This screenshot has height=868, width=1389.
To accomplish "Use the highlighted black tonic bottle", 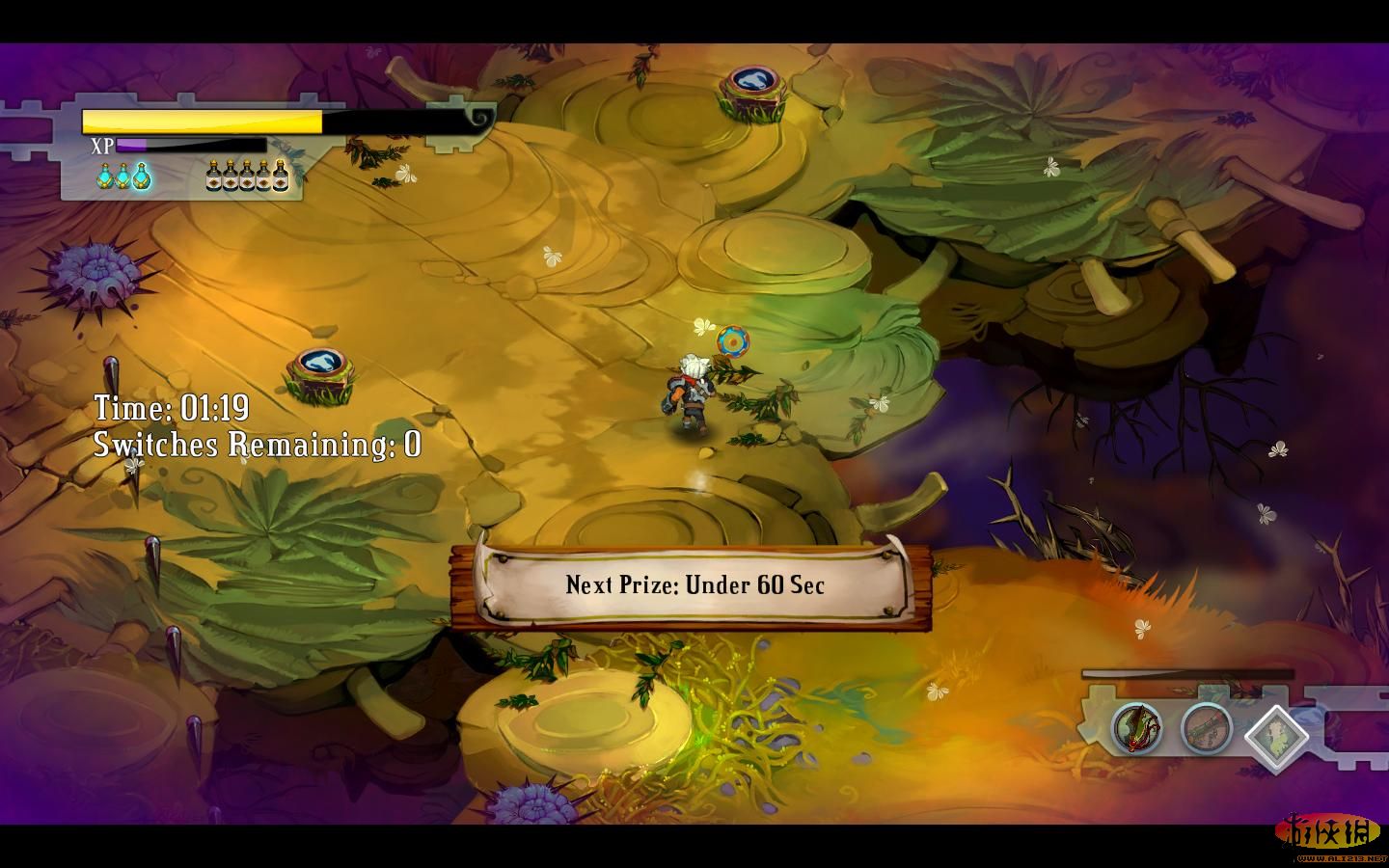I will [281, 176].
